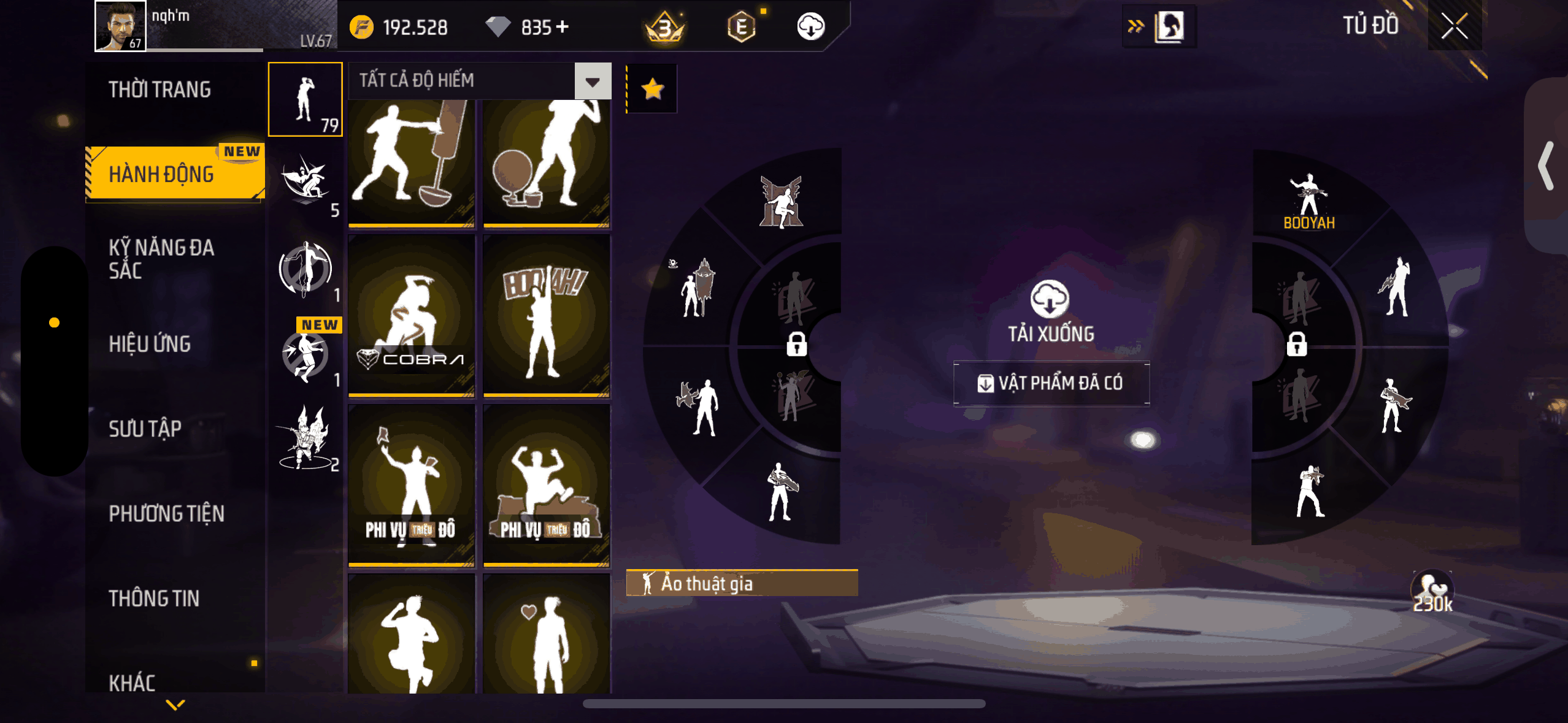Choose the Phương Tiện category

(x=166, y=513)
